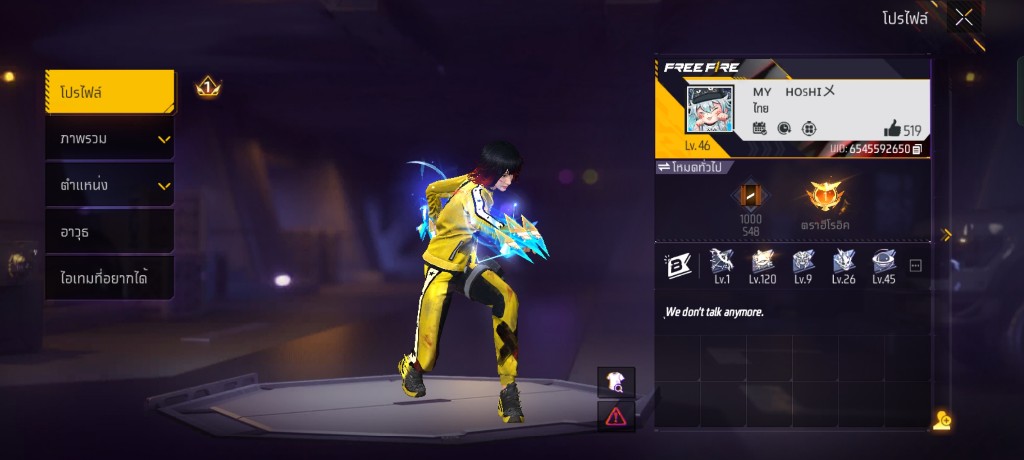The width and height of the screenshot is (1024, 460).
Task: Expand the ภาพรวม menu entry
Action: tap(110, 139)
